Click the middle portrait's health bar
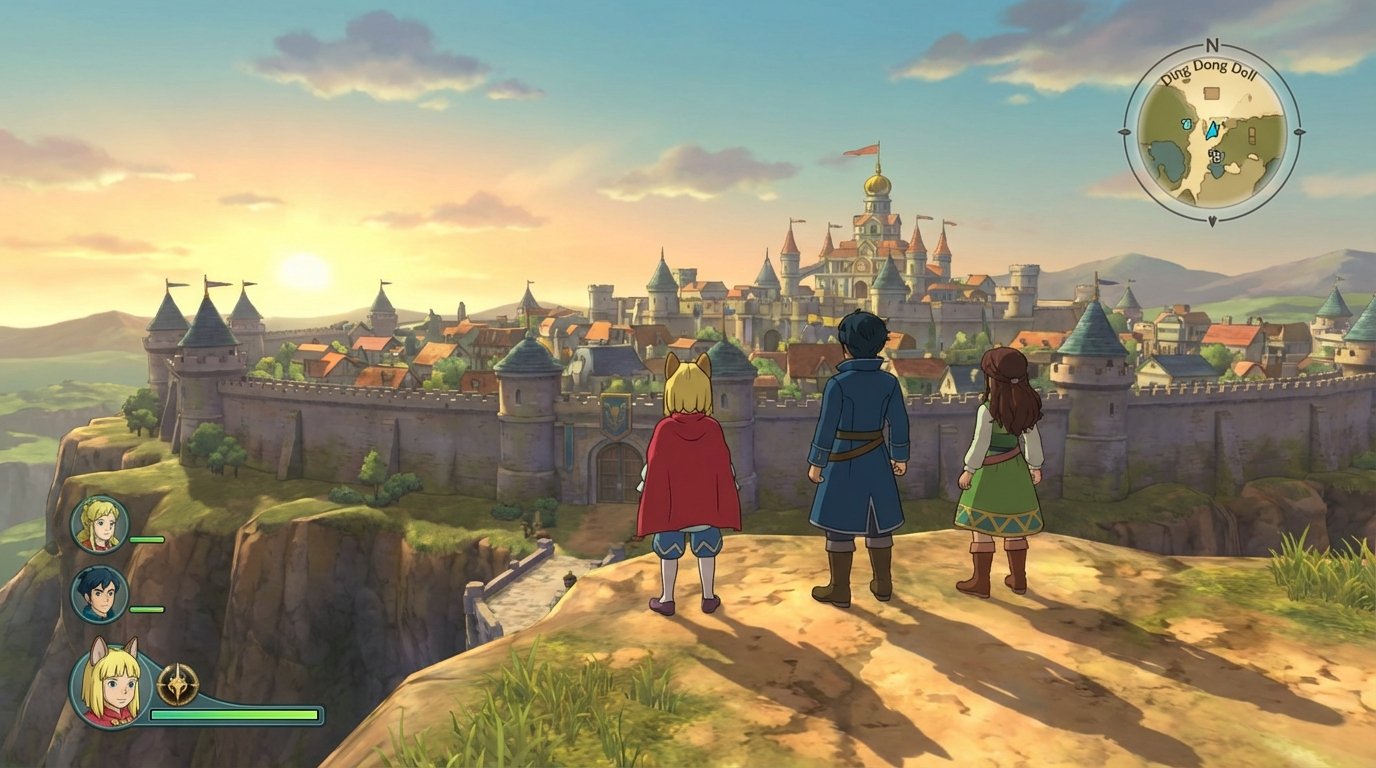 146,609
